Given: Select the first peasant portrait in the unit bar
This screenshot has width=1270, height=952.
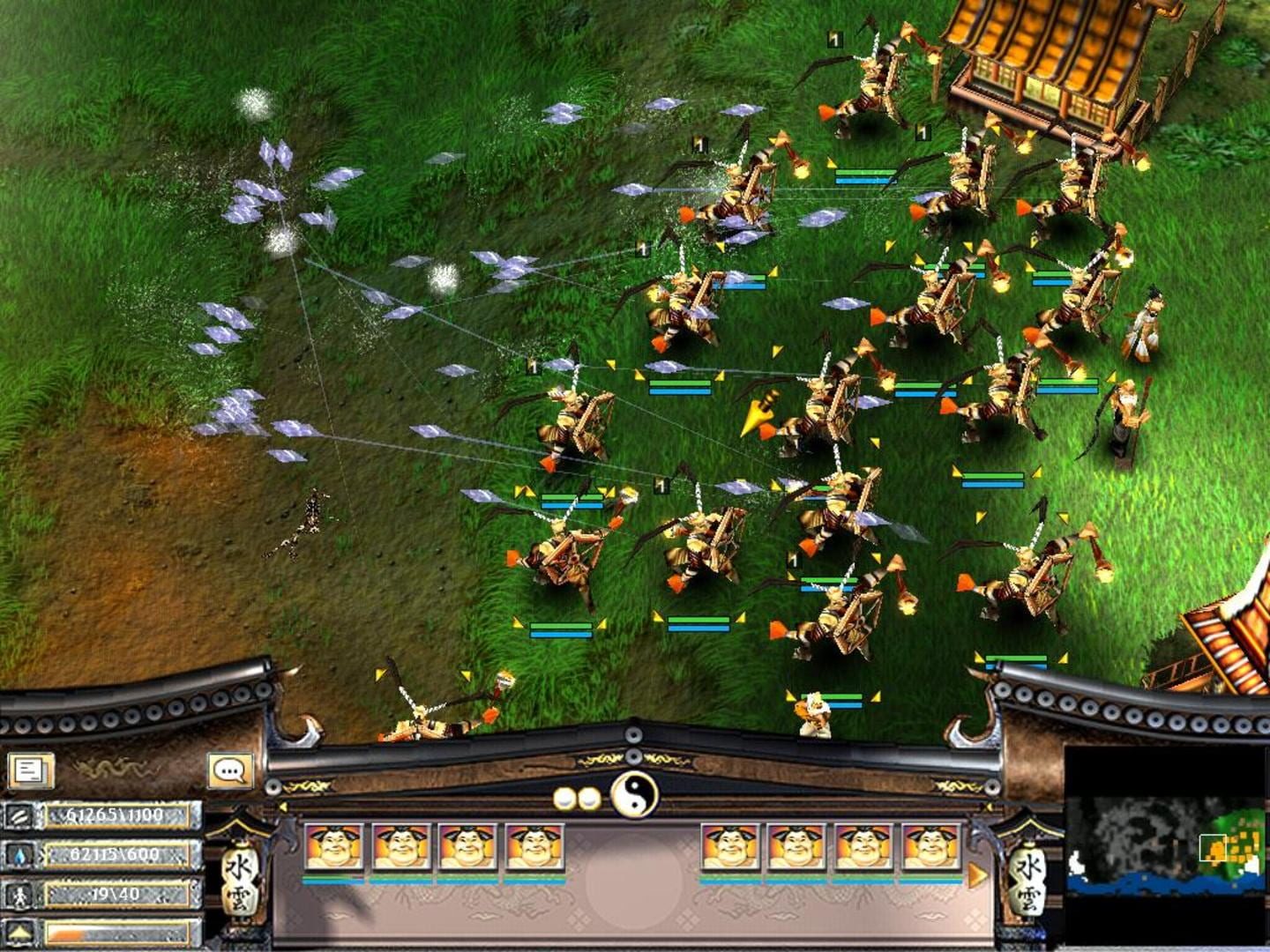Looking at the screenshot, I should [x=332, y=849].
